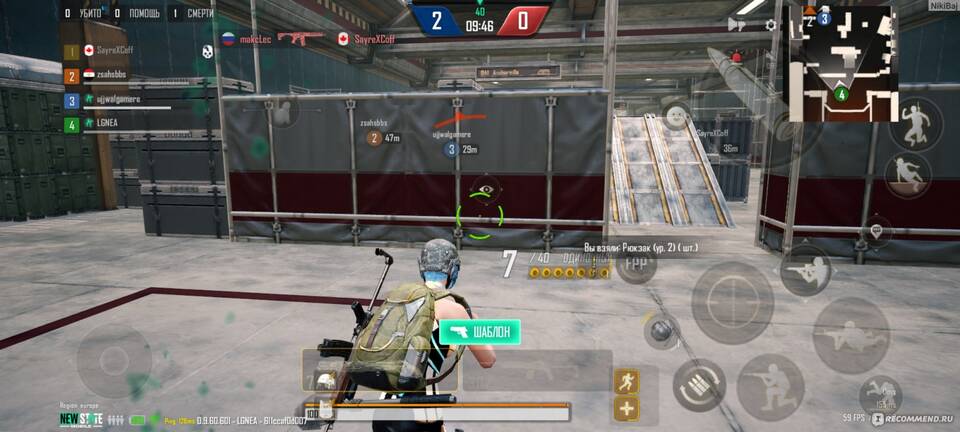The height and width of the screenshot is (432, 960).
Task: Reload weapon with the bullets icon
Action: point(697,386)
